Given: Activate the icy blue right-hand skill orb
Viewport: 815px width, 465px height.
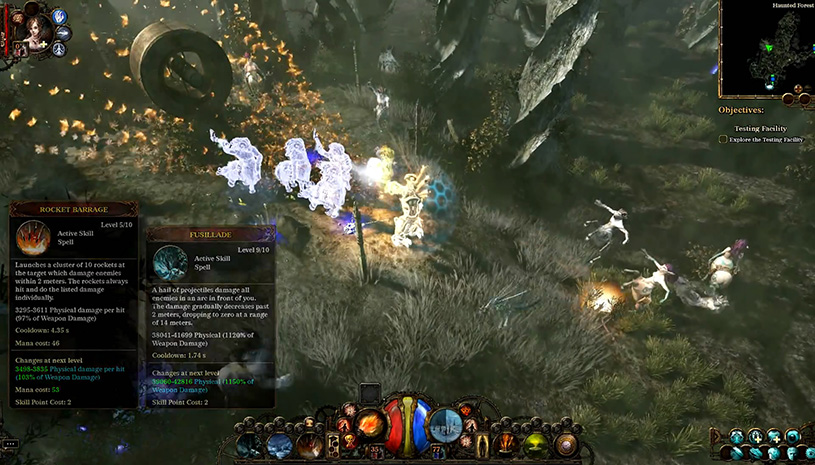Looking at the screenshot, I should coord(445,424).
